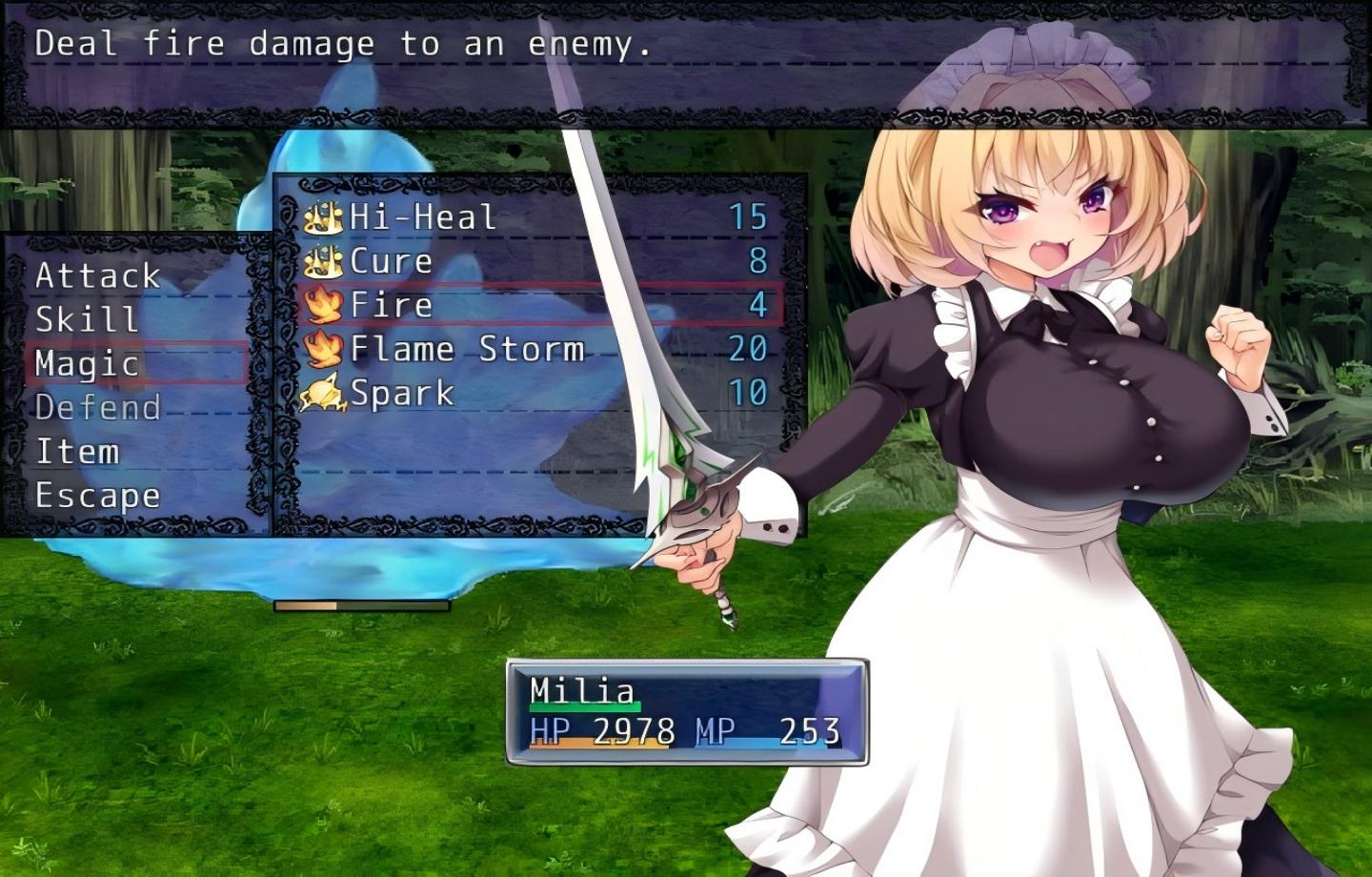Select Flame Storm costing 20 MP

[x=467, y=348]
